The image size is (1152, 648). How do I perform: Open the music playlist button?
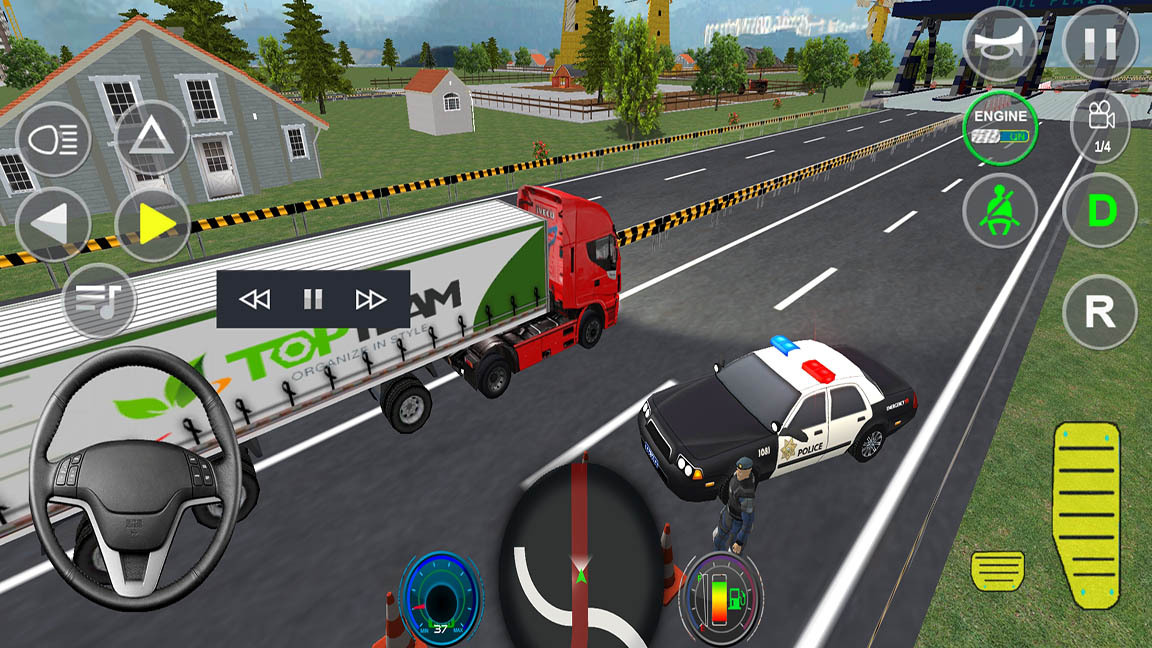click(x=98, y=300)
